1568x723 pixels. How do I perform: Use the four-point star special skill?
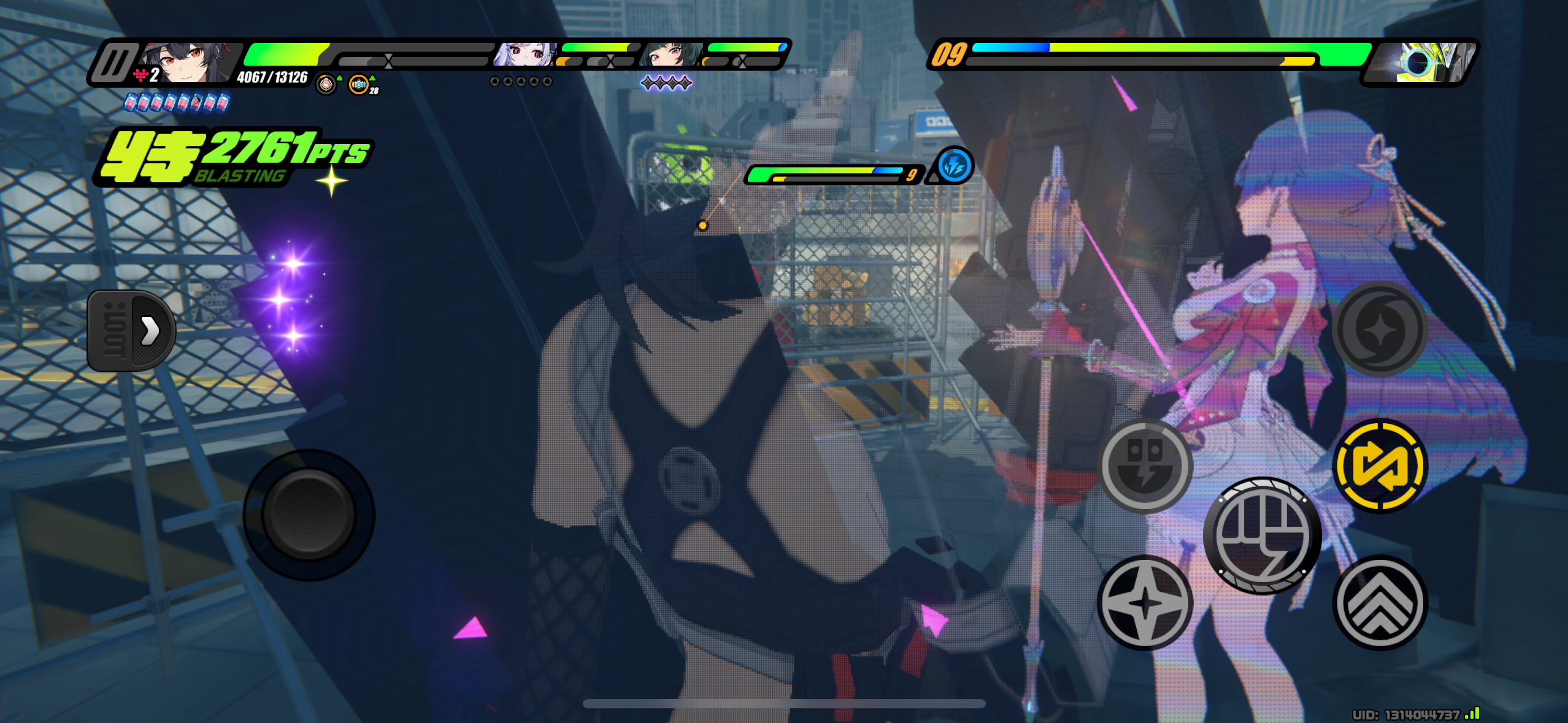(x=1145, y=603)
